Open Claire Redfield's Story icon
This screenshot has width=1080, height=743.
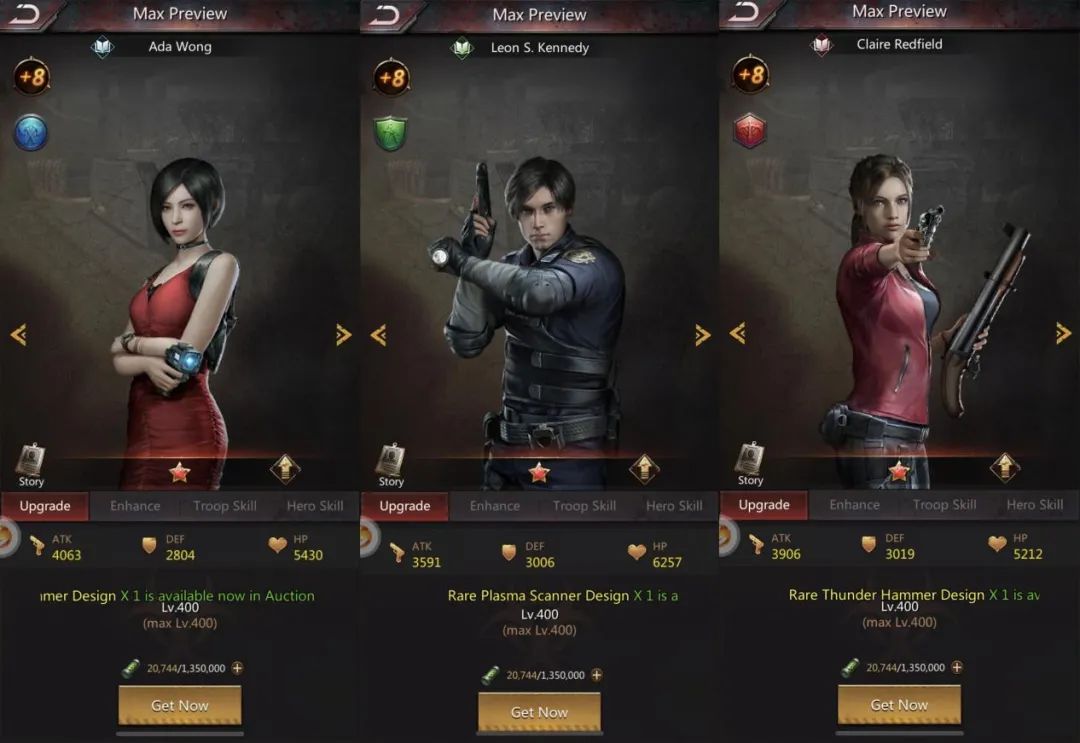750,462
